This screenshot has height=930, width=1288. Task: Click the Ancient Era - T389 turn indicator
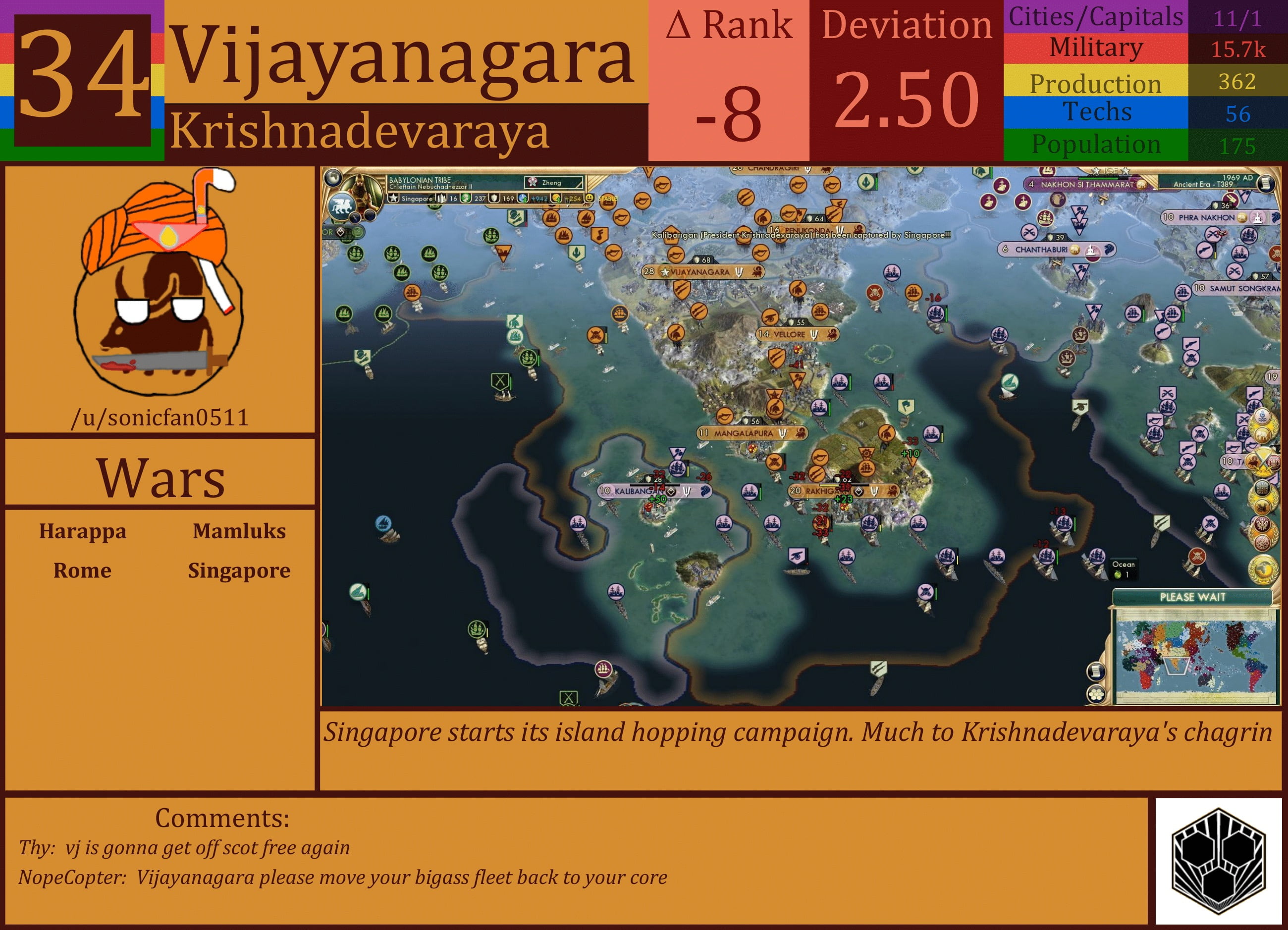pyautogui.click(x=1203, y=184)
